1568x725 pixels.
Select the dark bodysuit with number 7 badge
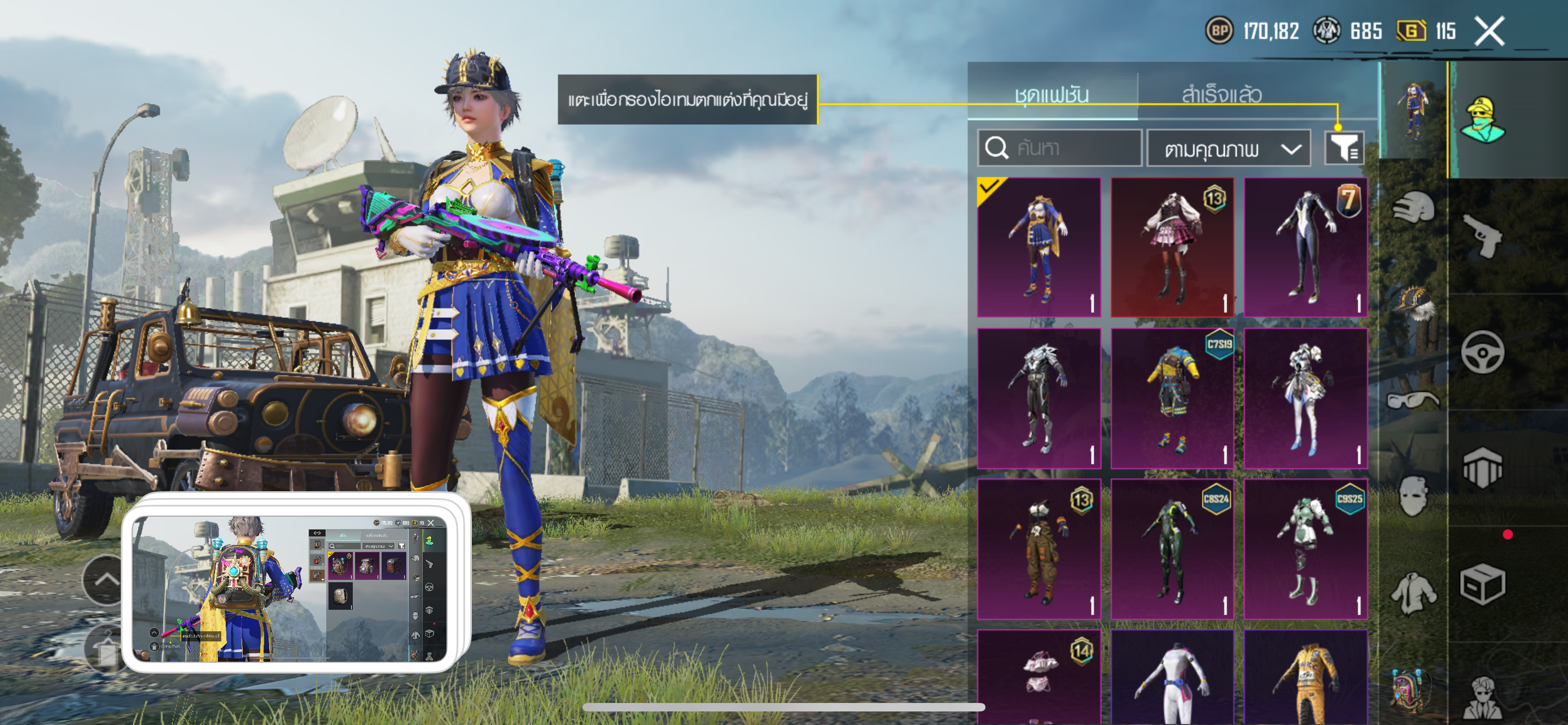point(1306,247)
